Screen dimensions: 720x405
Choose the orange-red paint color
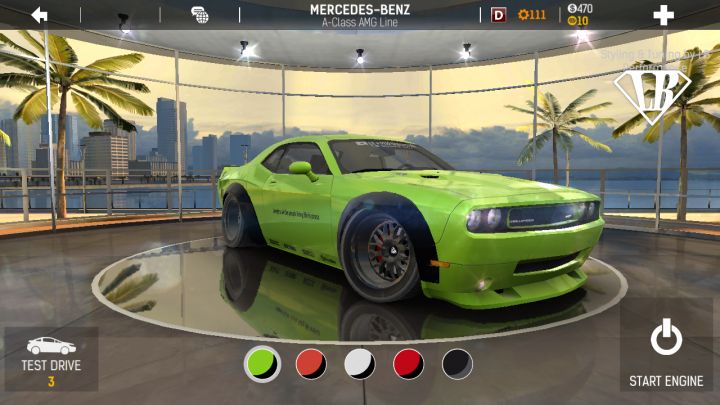pos(311,364)
